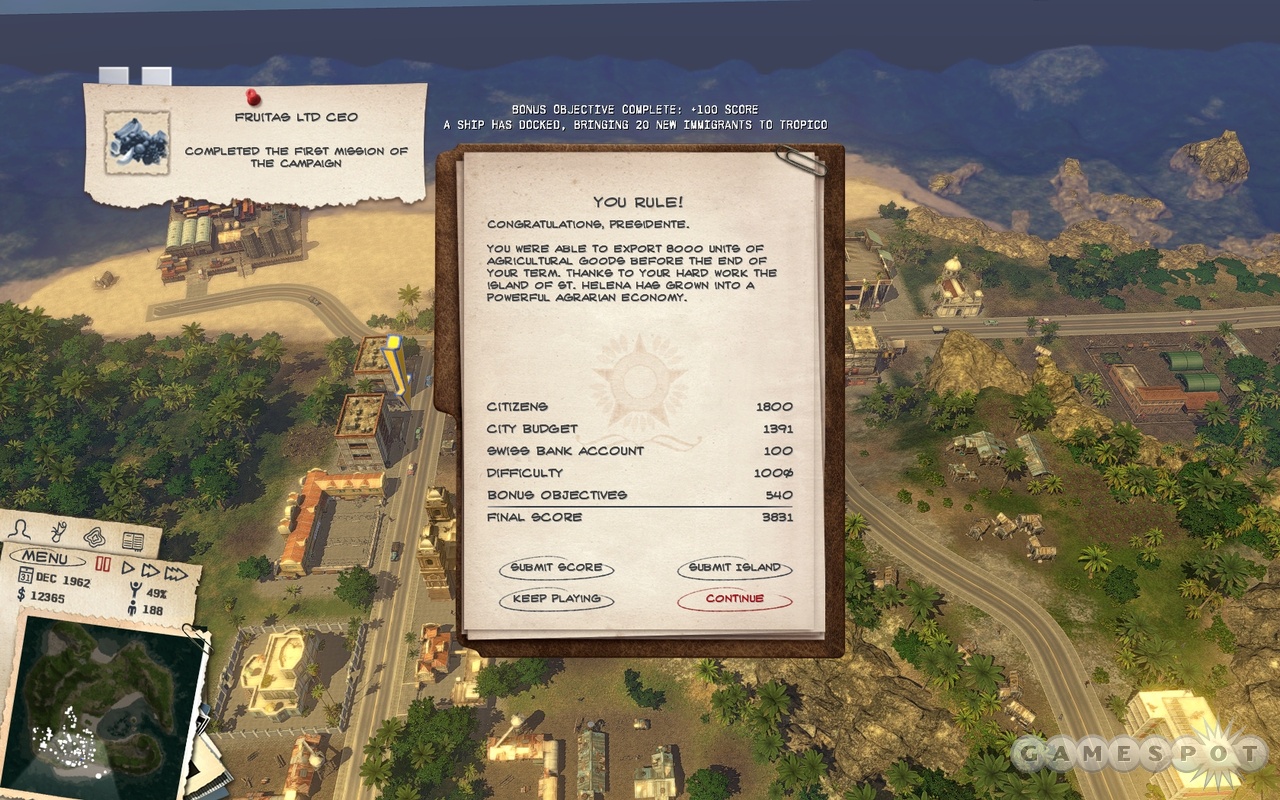Open the game Menu
Image resolution: width=1280 pixels, height=800 pixels.
46,558
